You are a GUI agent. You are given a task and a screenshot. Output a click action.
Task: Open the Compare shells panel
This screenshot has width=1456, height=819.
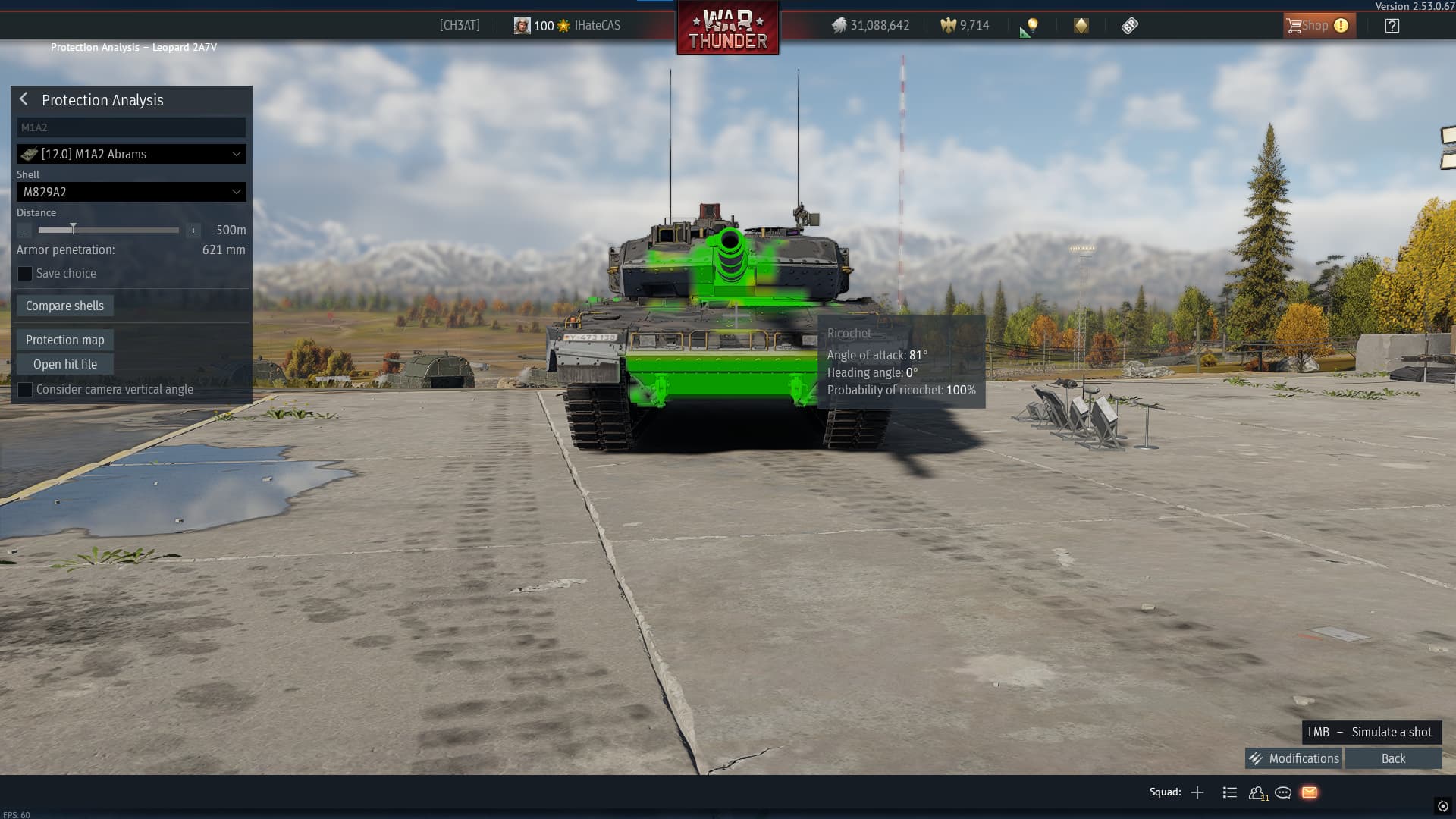coord(64,306)
